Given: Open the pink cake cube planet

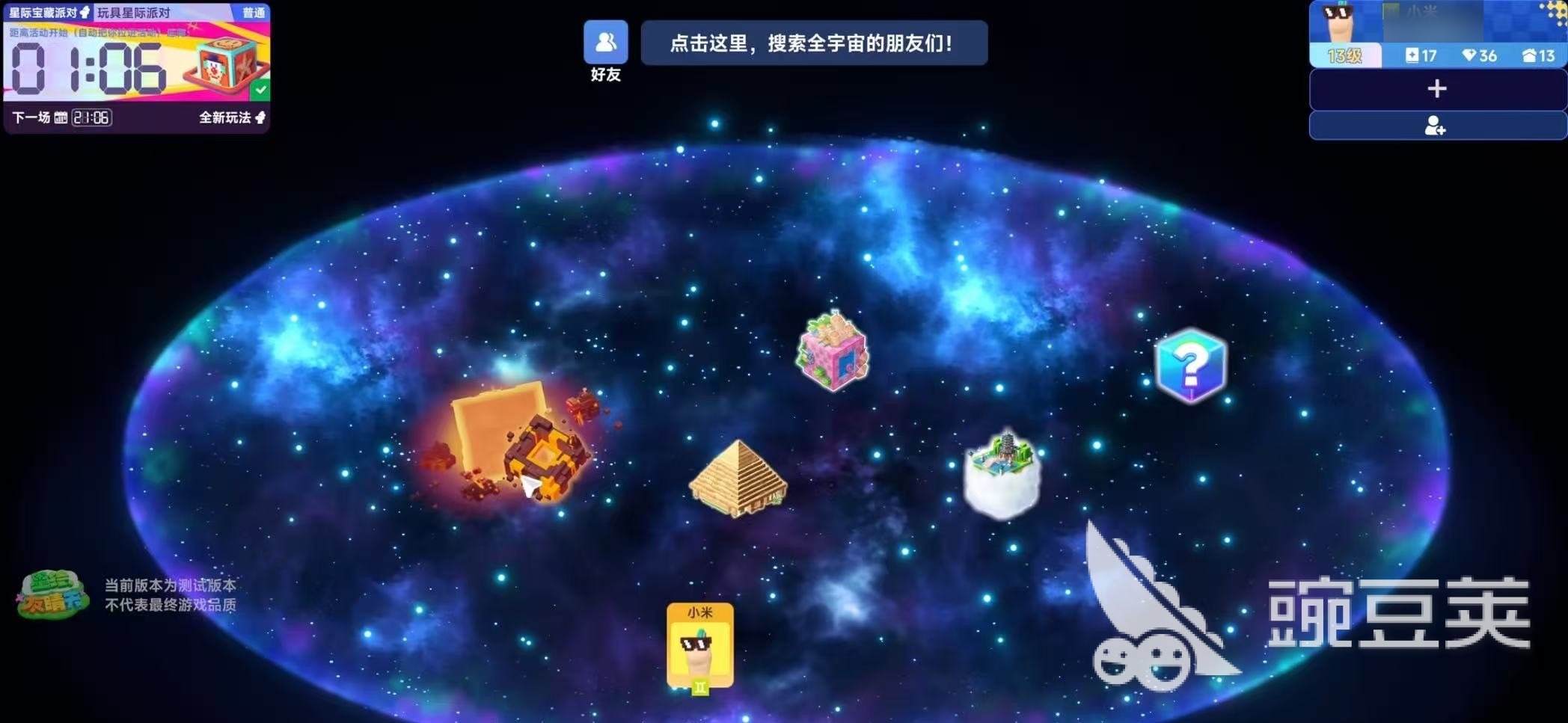Looking at the screenshot, I should (x=833, y=354).
